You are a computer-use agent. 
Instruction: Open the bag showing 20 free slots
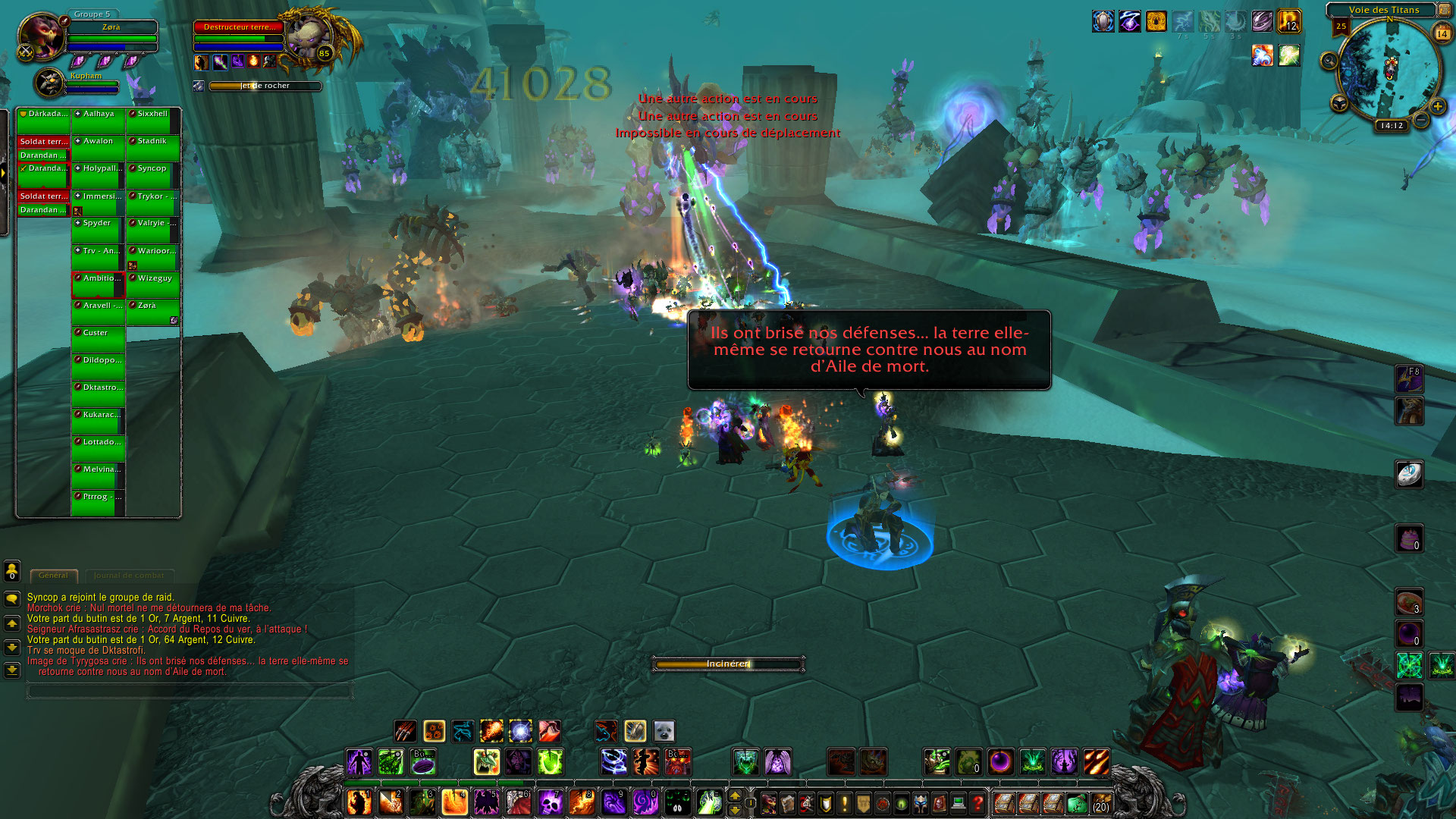click(x=1100, y=802)
